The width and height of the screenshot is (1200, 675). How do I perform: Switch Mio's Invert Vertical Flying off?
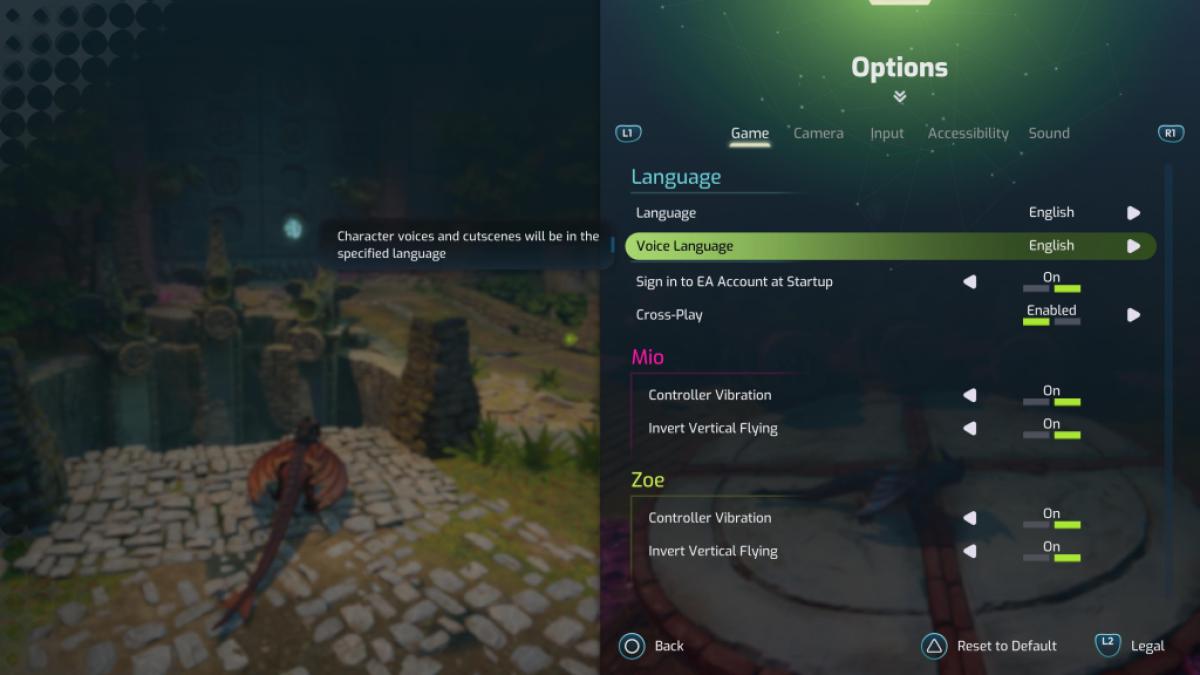tap(969, 428)
